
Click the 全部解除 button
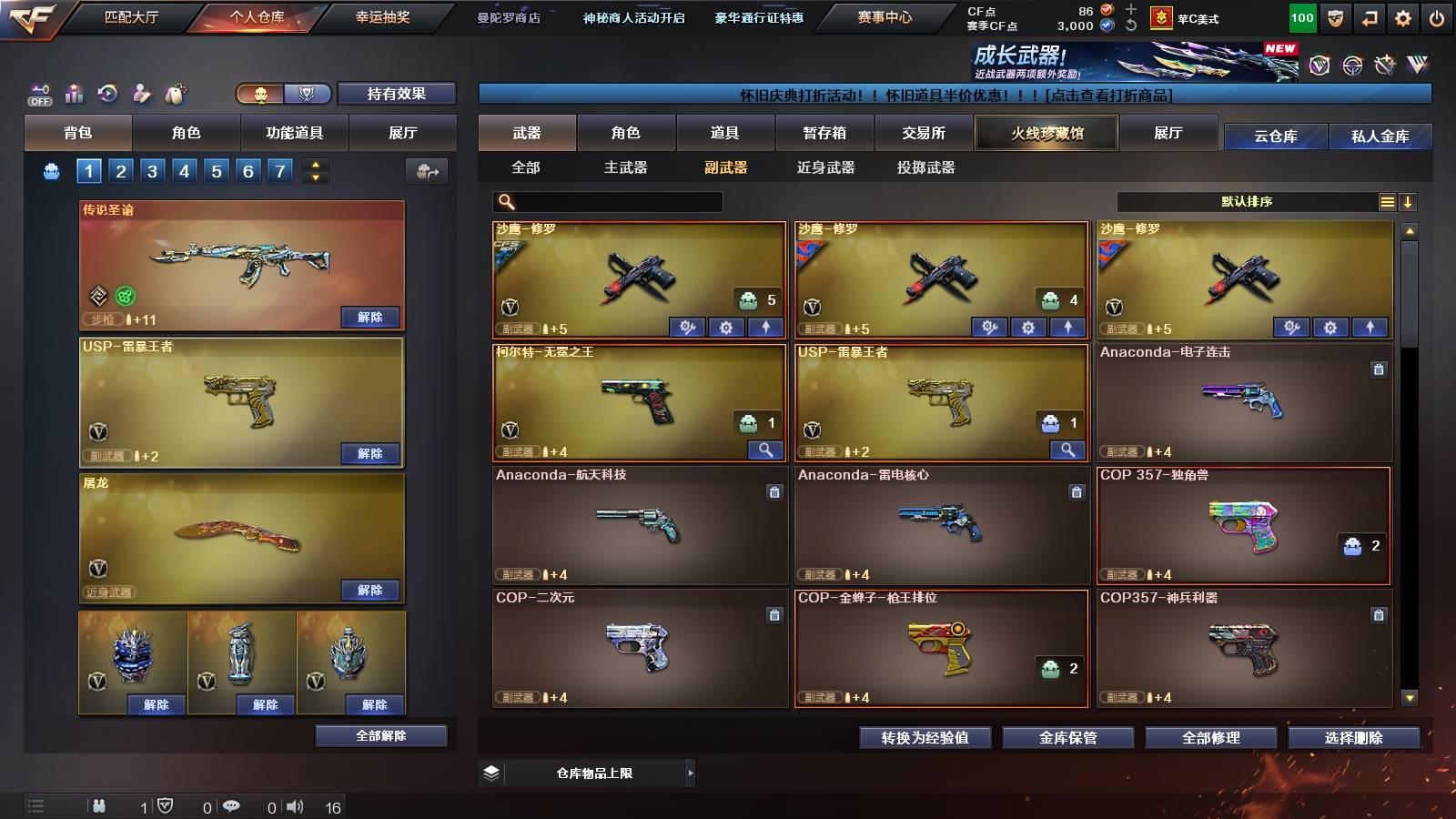[x=380, y=735]
